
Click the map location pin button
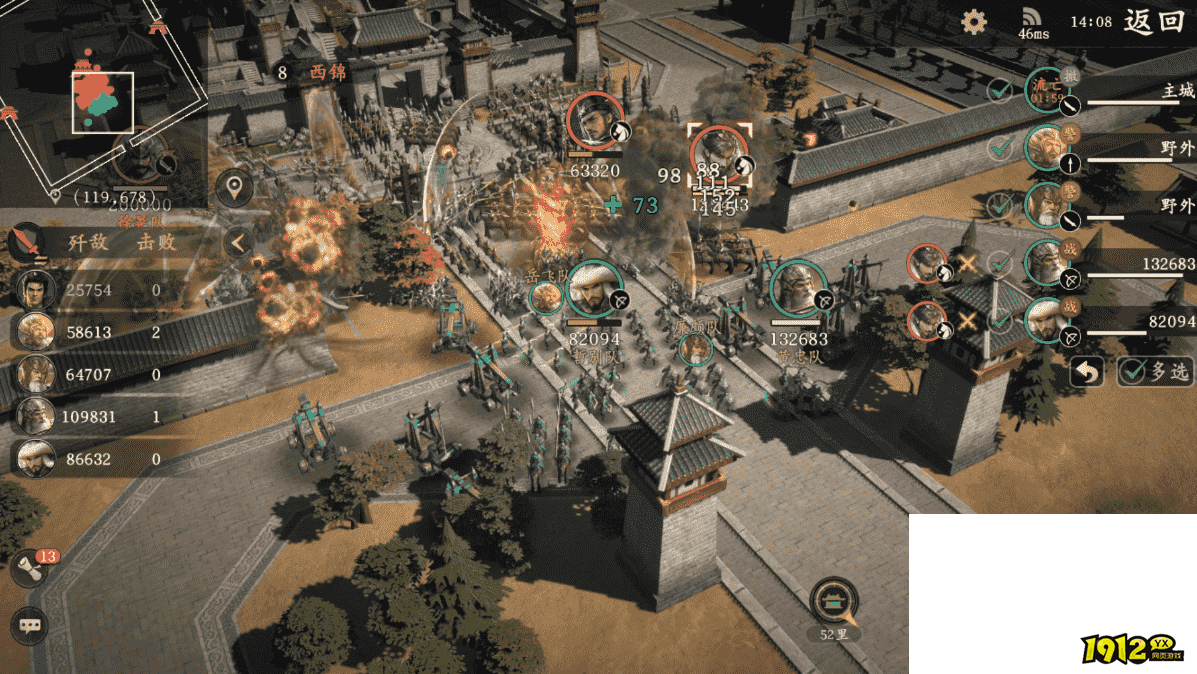234,188
